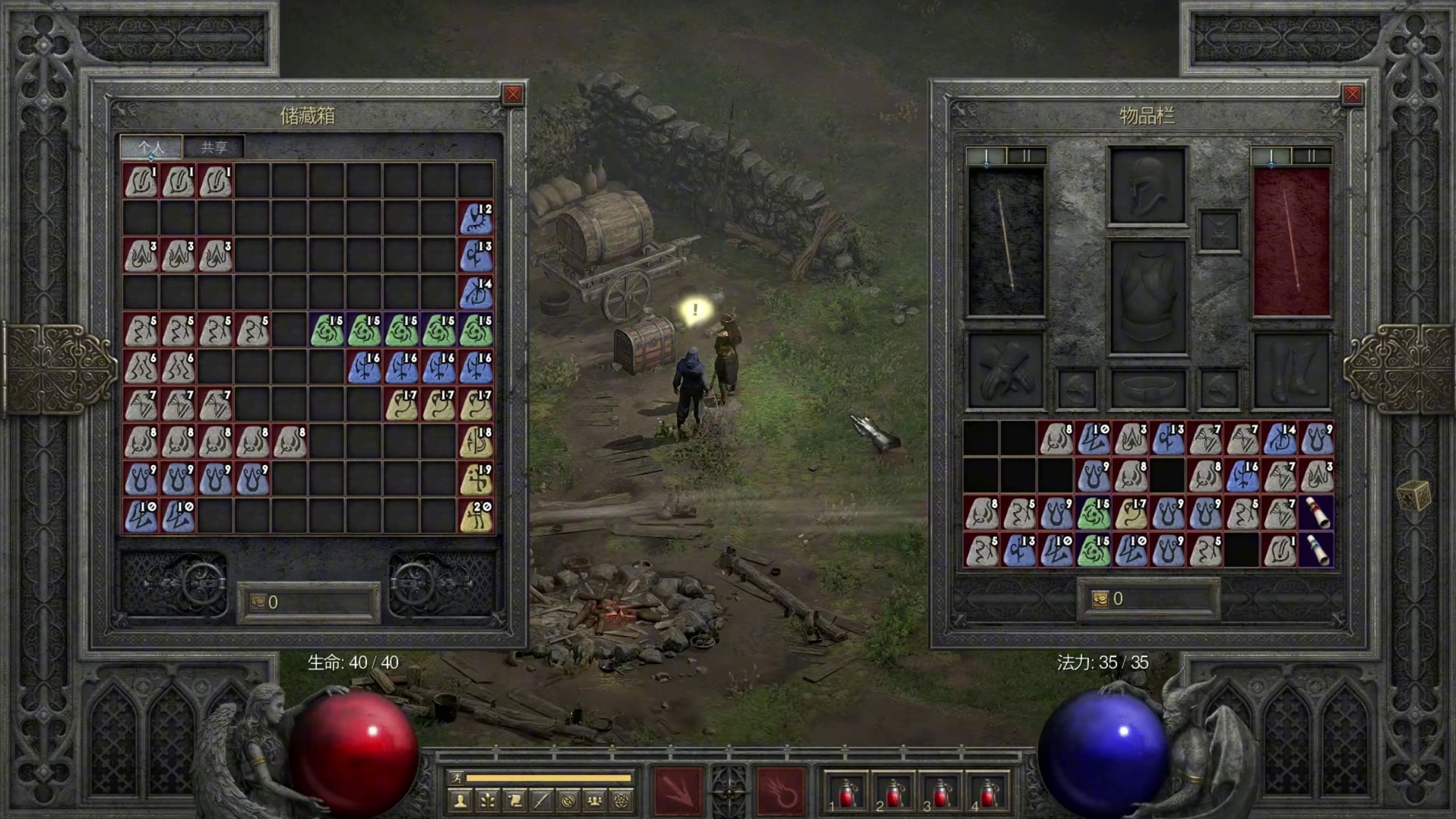Pick up the number 14 rune in inventory
This screenshot has width=1456, height=819.
pos(1280,440)
